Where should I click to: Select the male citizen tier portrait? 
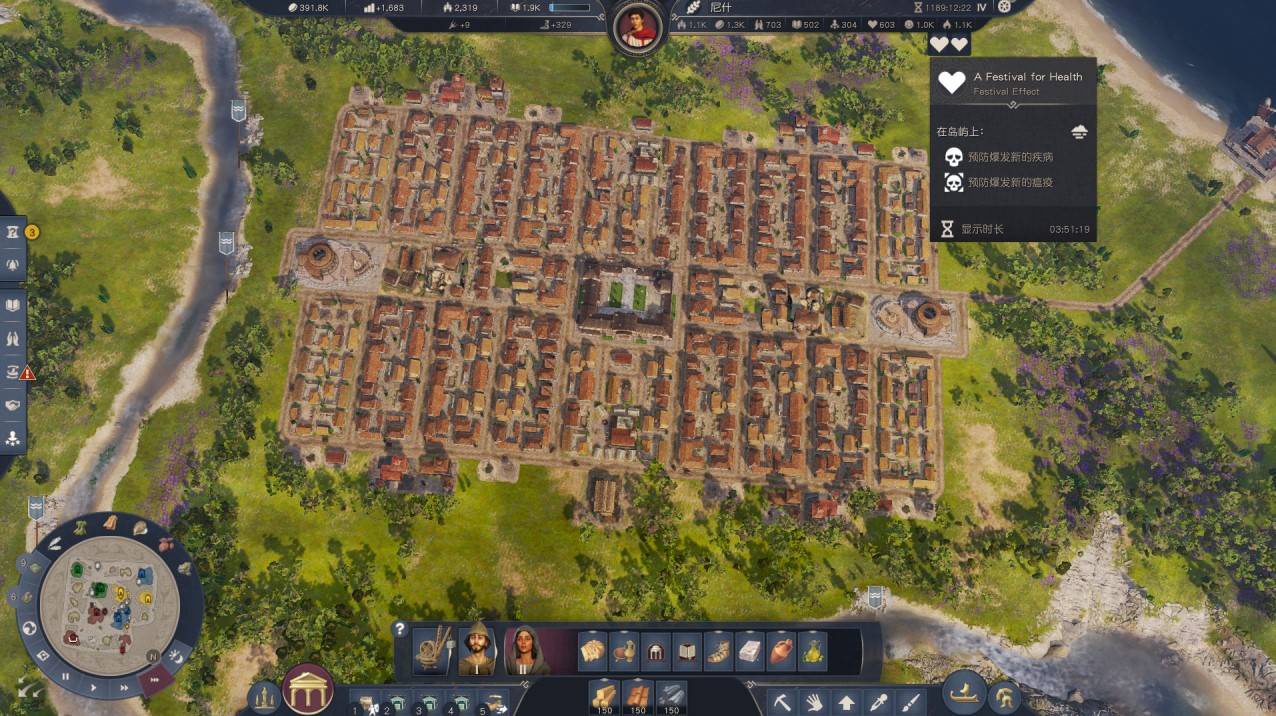pyautogui.click(x=477, y=650)
